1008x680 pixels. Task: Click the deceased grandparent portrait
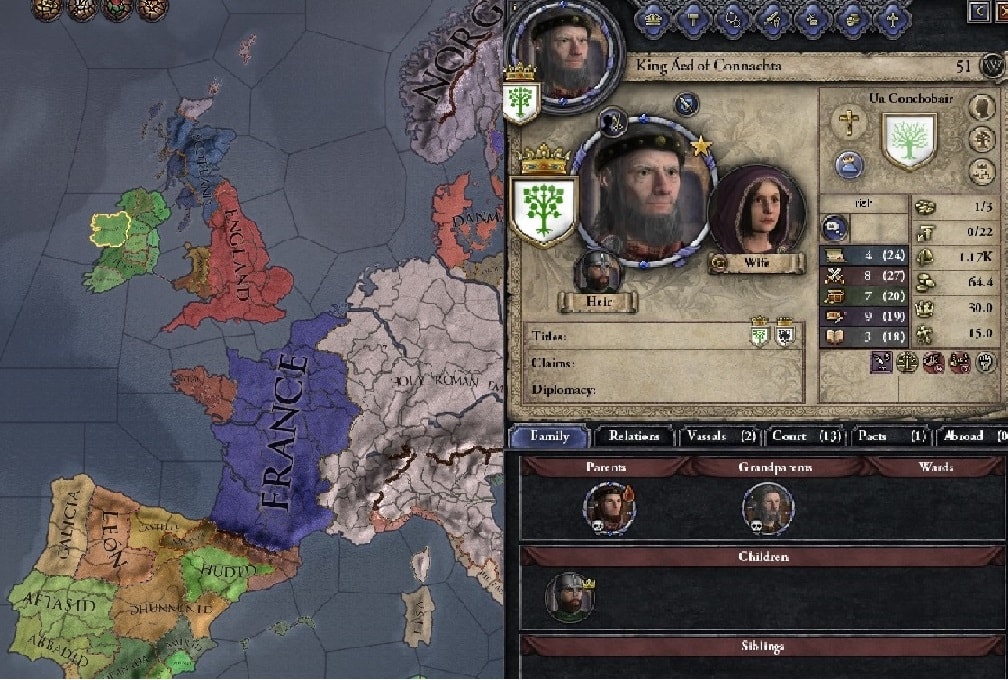[x=768, y=508]
